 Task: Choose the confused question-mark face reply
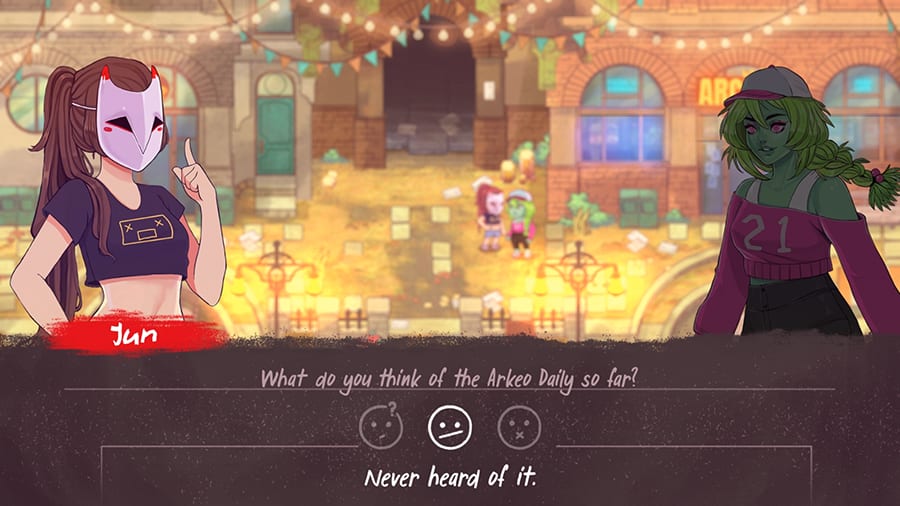[381, 428]
